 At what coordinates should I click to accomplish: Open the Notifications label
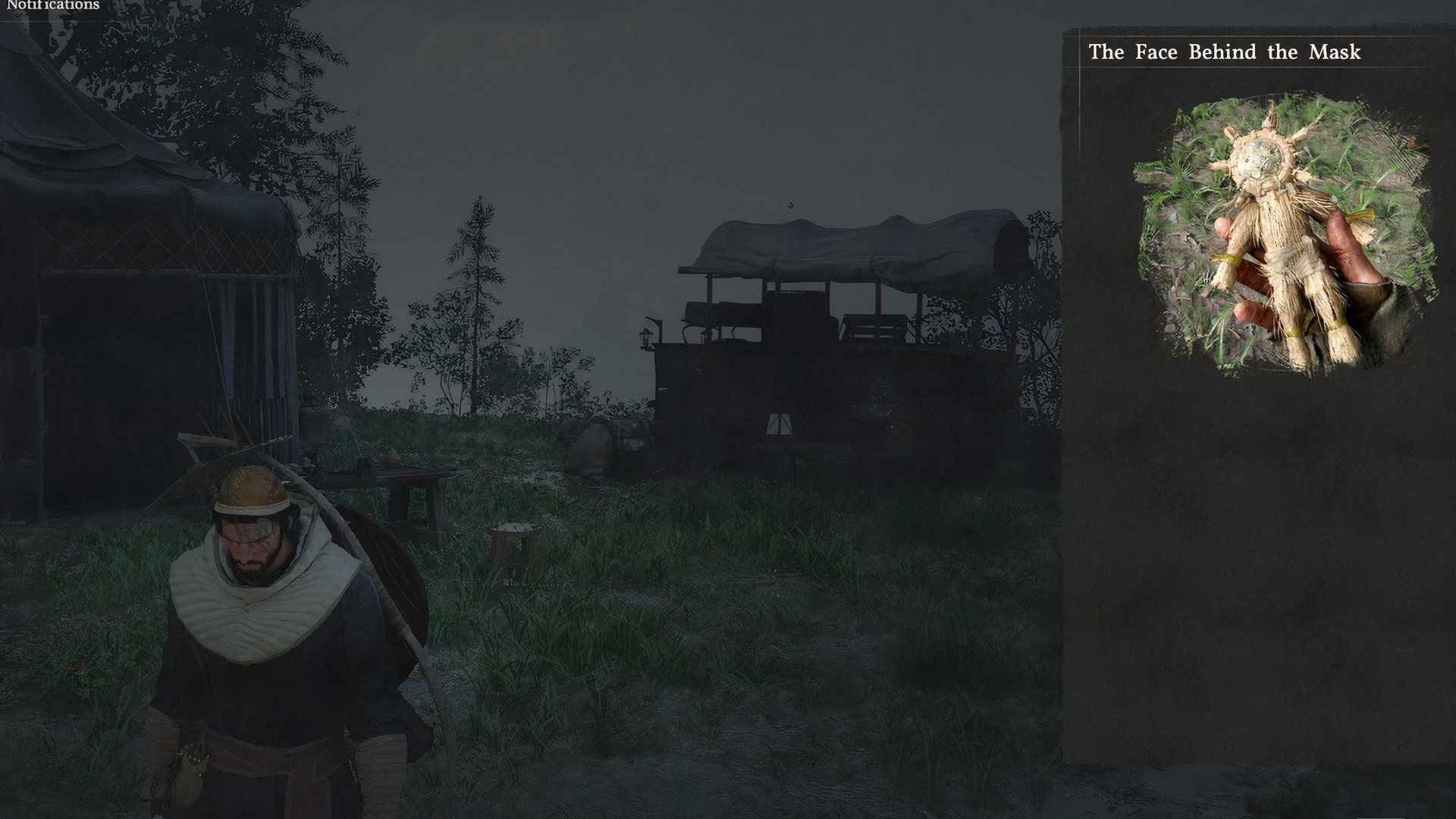[52, 5]
